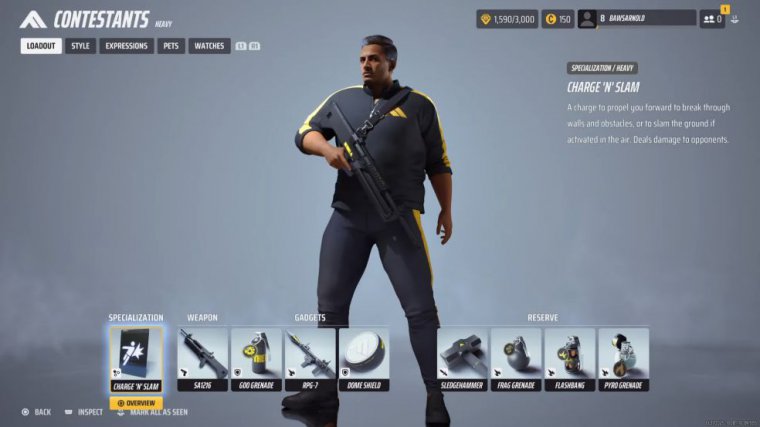Screen dimensions: 760x427
Task: Select the Charge 'N' Slam specialization slot
Action: click(x=135, y=357)
